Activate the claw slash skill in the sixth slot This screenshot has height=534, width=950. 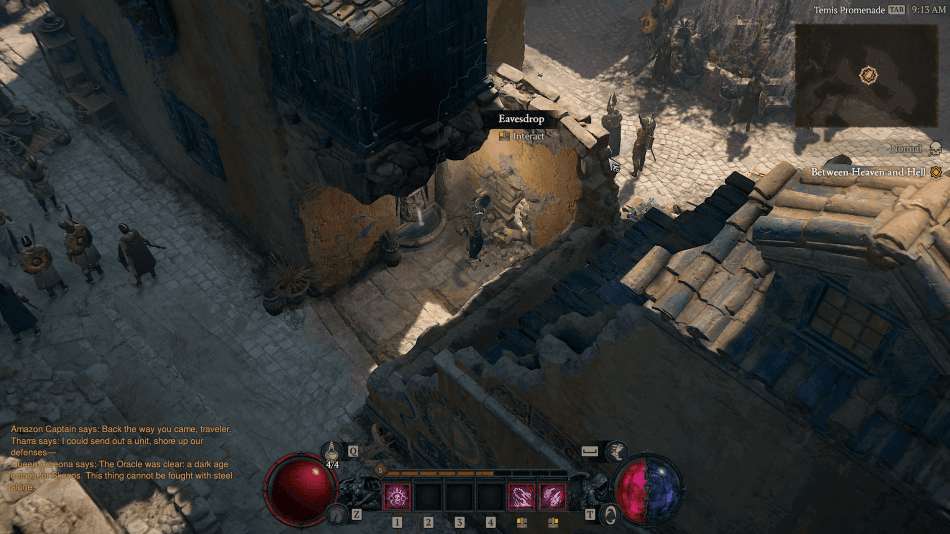coord(553,496)
